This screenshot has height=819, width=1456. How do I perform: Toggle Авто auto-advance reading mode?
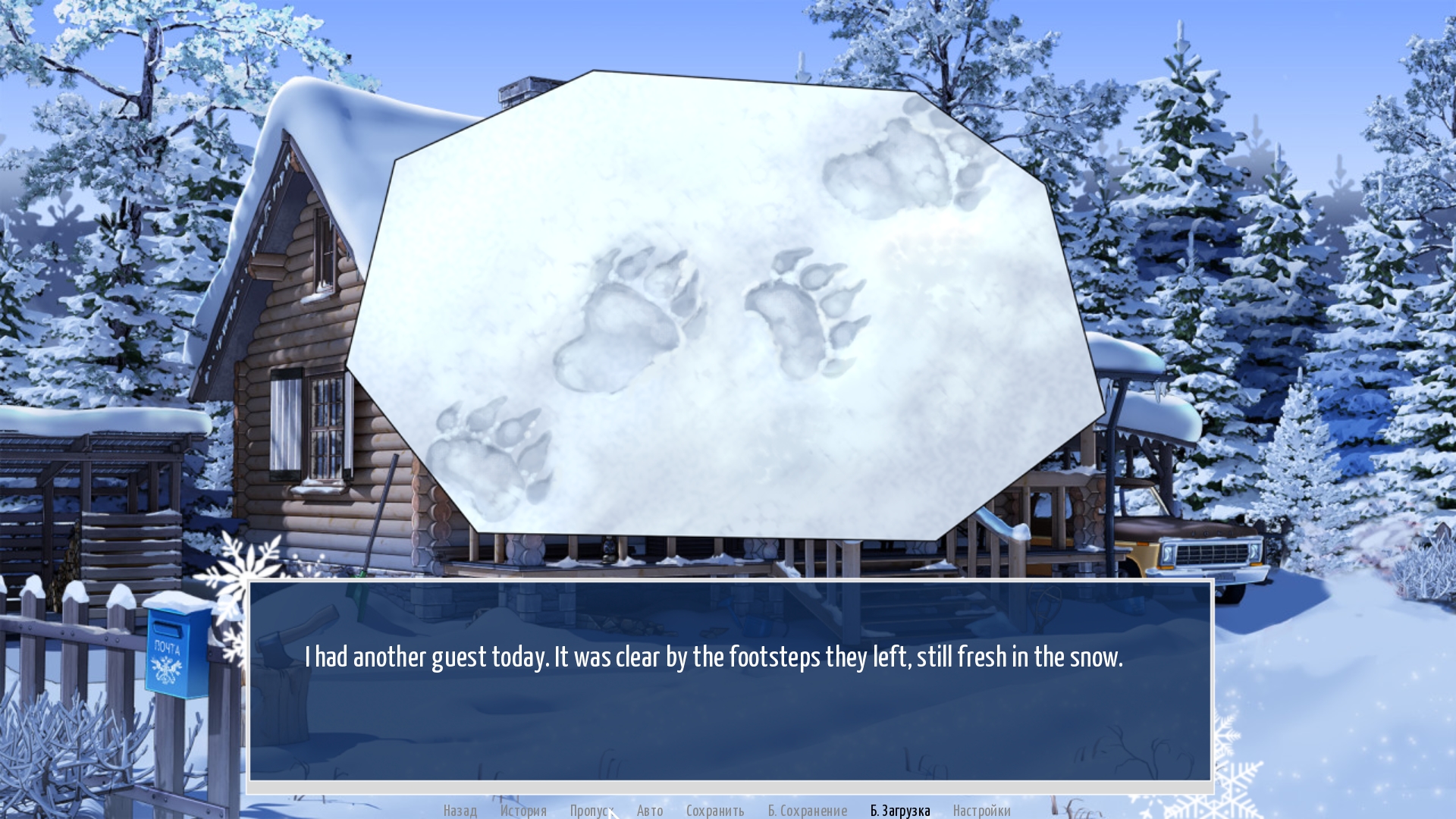(x=649, y=811)
